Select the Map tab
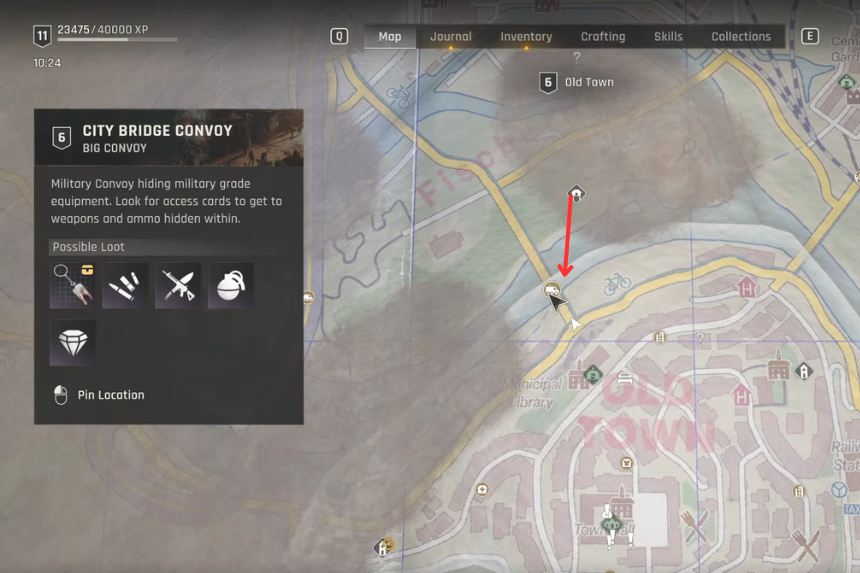This screenshot has height=573, width=860. tap(390, 37)
